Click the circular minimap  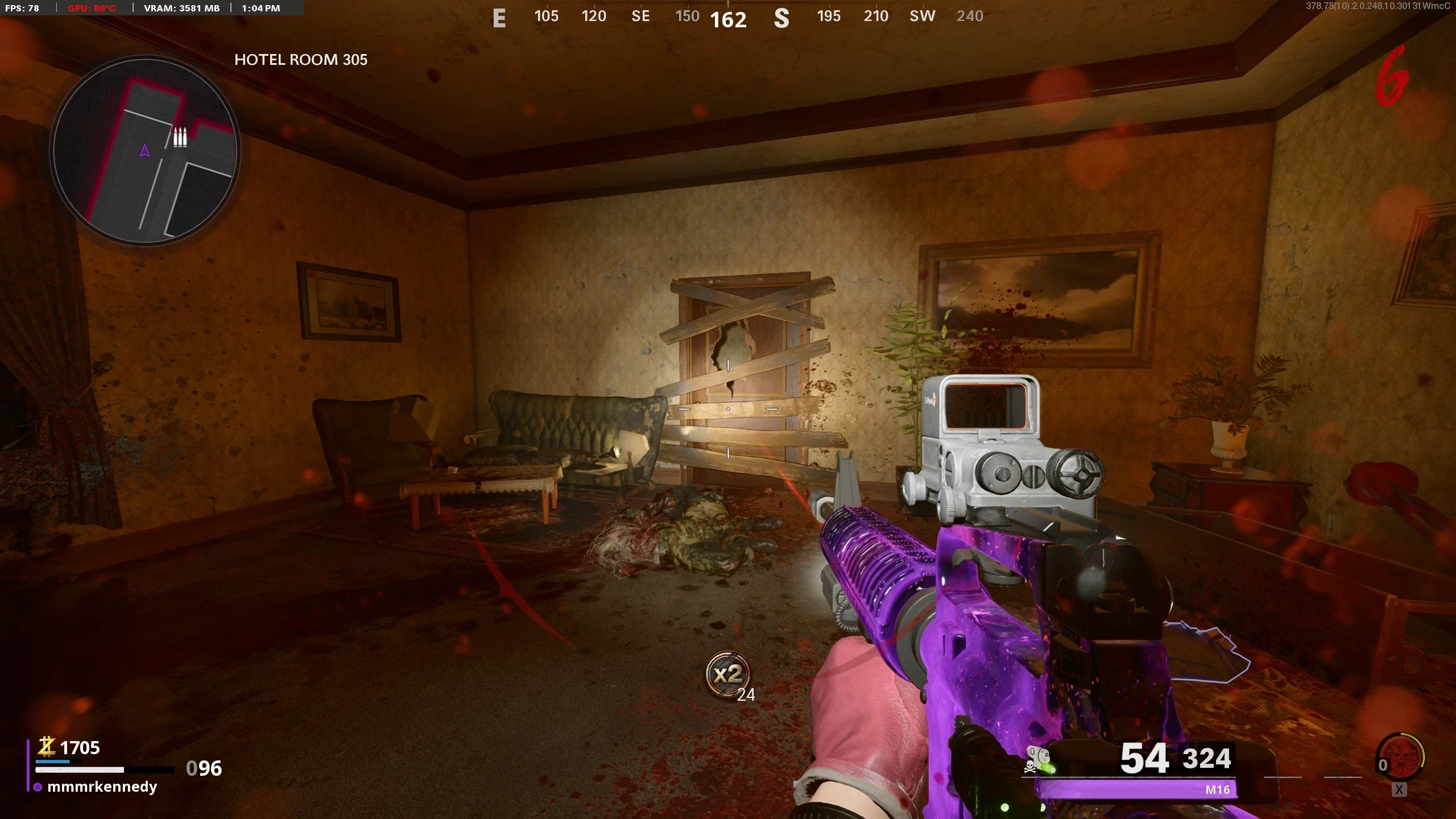[145, 151]
